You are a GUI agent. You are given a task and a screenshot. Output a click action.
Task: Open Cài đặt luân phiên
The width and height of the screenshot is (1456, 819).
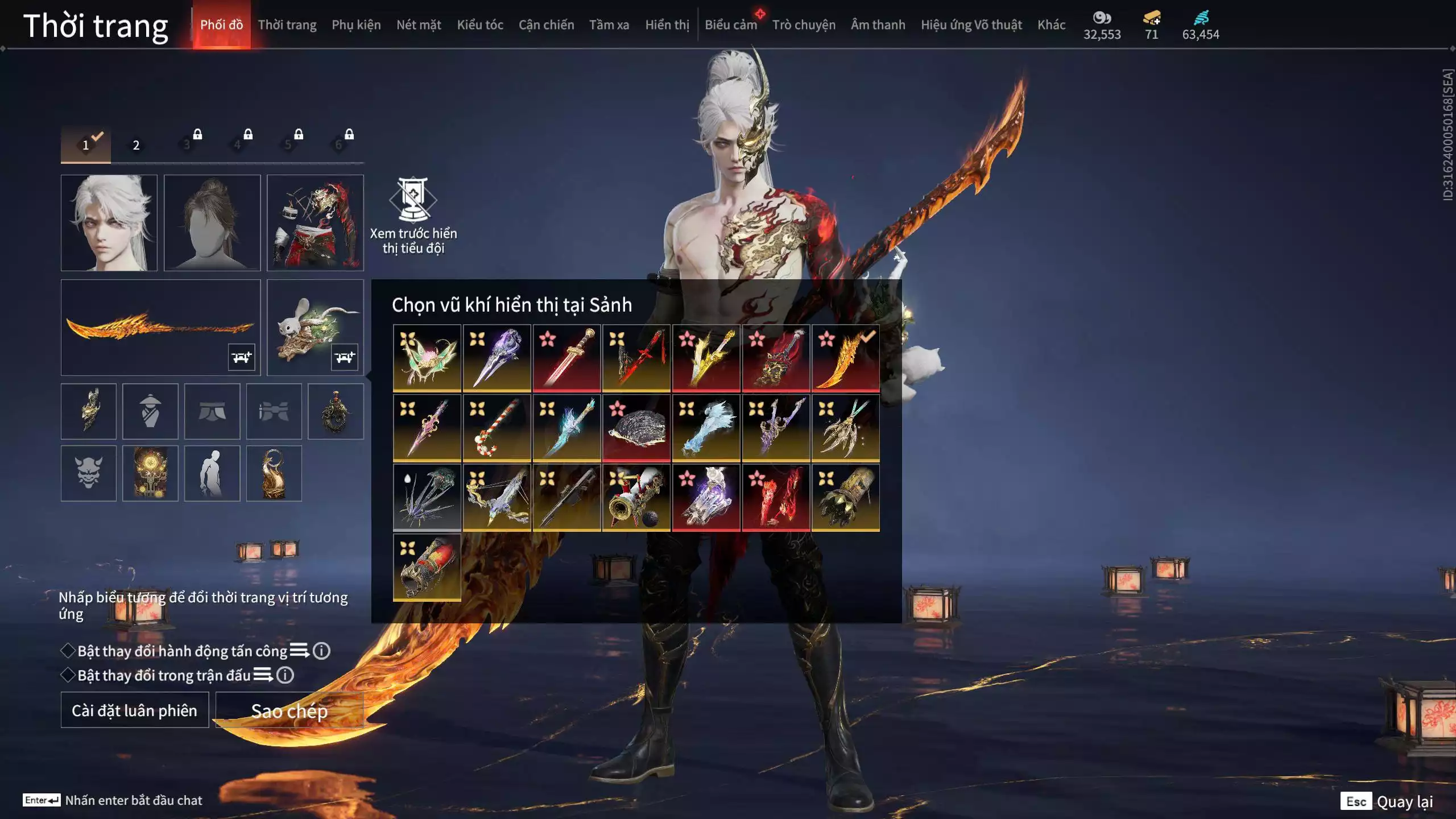135,710
